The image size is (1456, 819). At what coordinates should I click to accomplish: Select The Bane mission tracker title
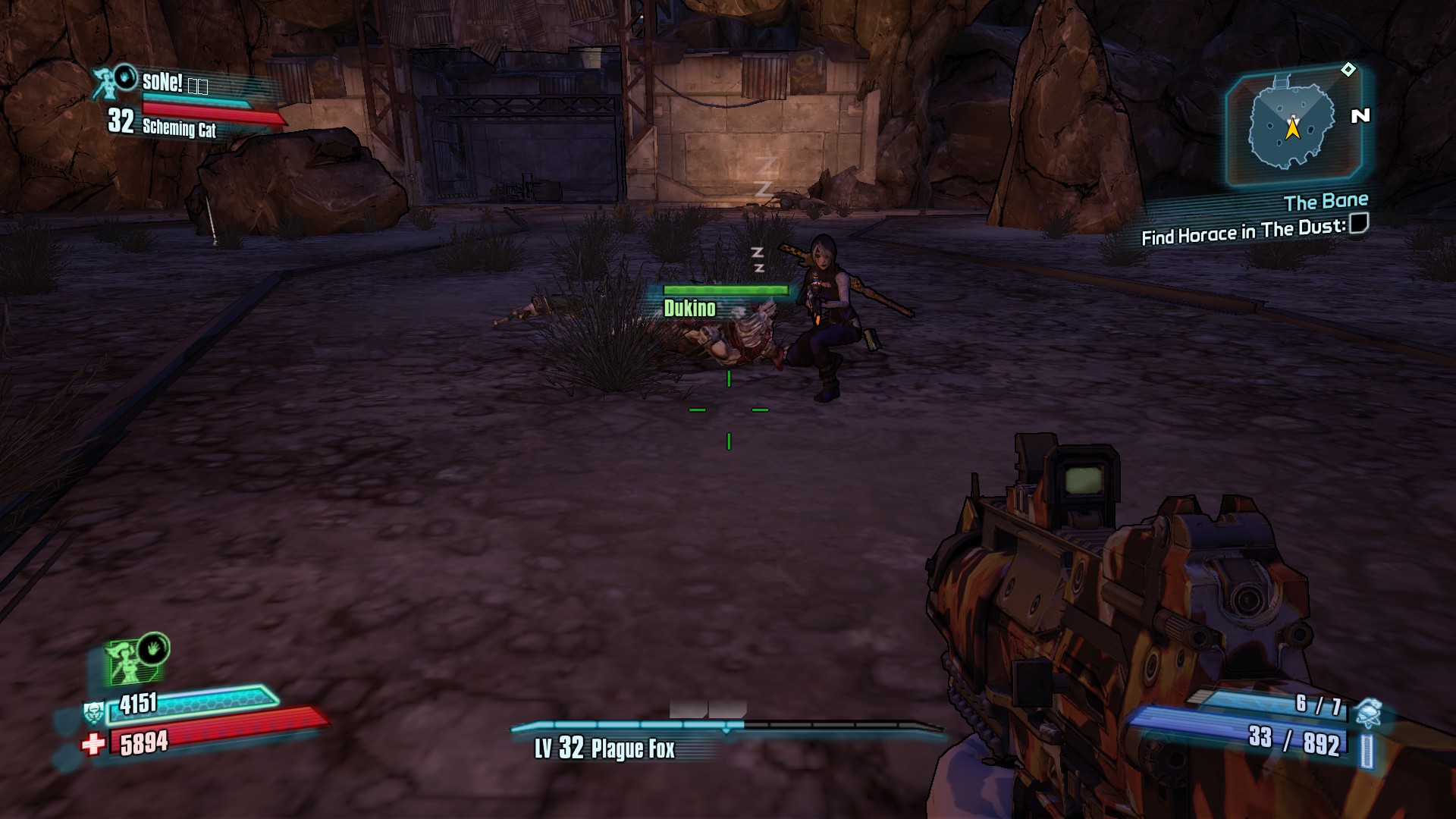point(1326,202)
